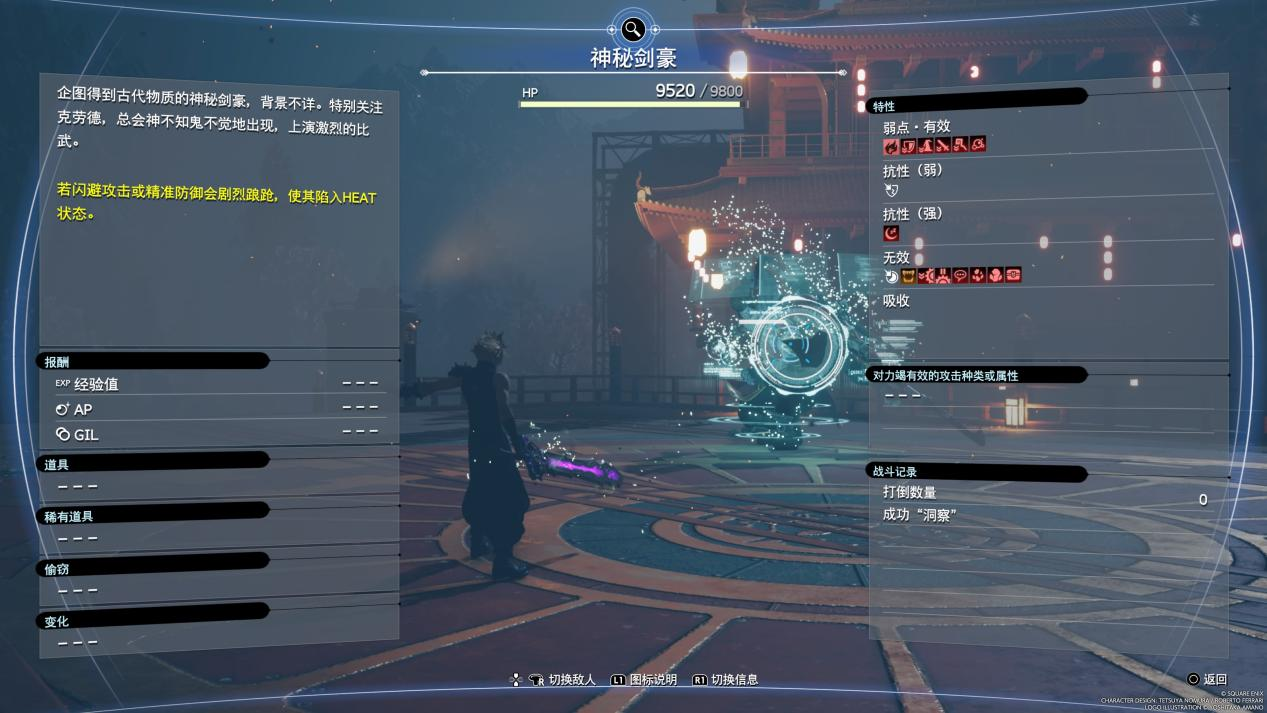The width and height of the screenshot is (1267, 713).
Task: Select the clock immunity icon under 无效
Action: pos(891,276)
